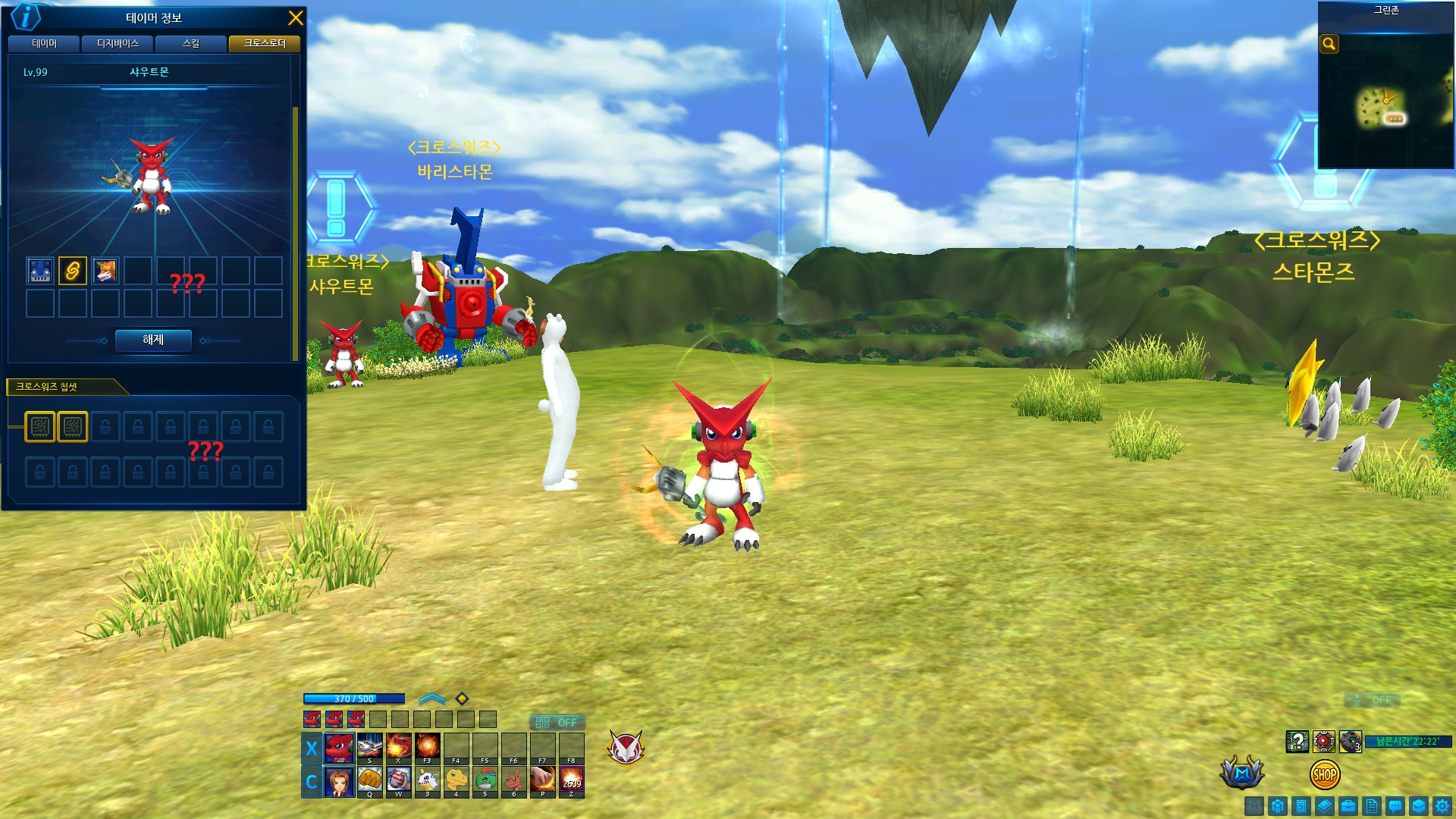
Task: Open the gold SHOP coin button
Action: (x=1324, y=775)
